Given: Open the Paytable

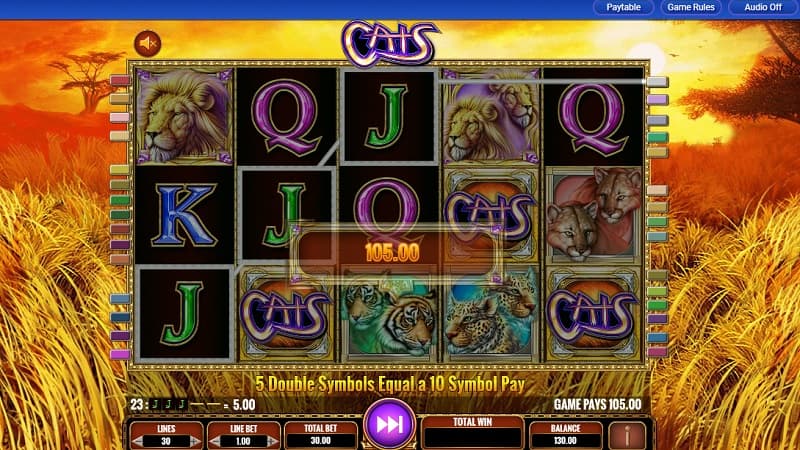Looking at the screenshot, I should point(625,8).
